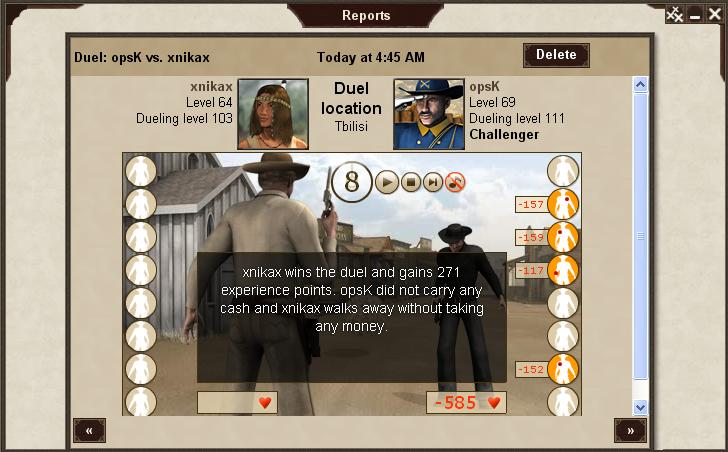Delete this duel report
Image resolution: width=728 pixels, height=452 pixels.
556,55
